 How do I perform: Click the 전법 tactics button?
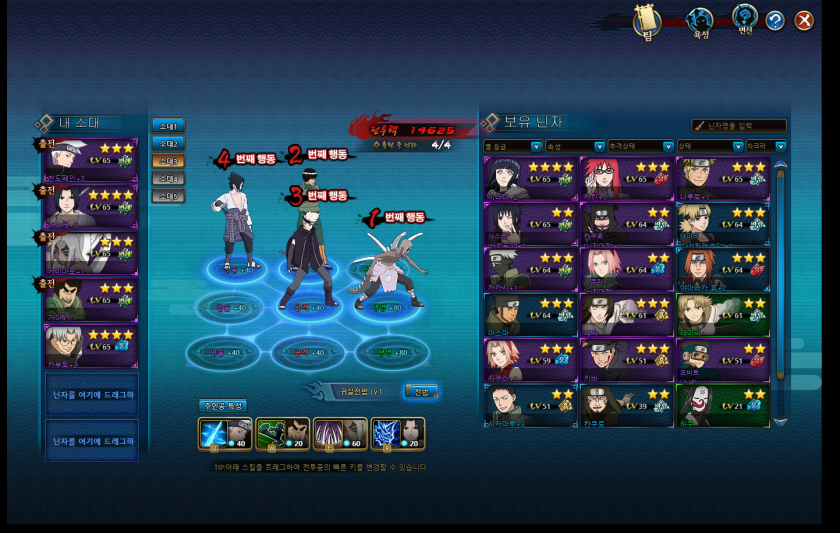pyautogui.click(x=421, y=391)
